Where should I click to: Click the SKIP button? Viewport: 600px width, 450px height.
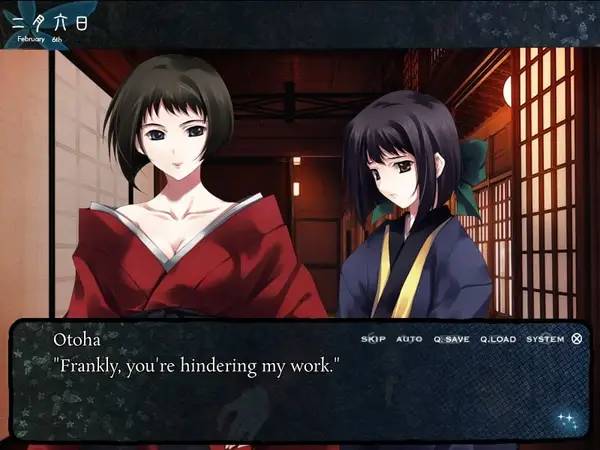click(x=373, y=339)
